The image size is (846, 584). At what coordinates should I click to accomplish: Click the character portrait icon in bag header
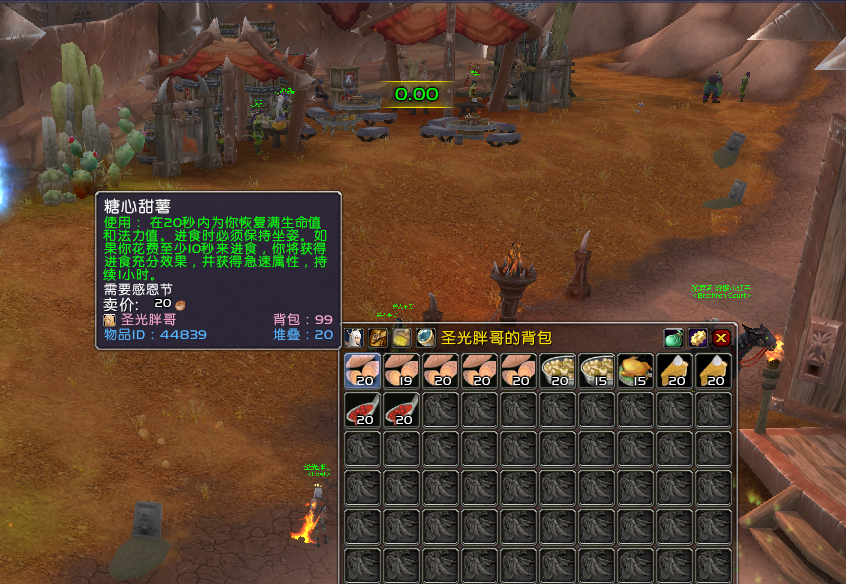pyautogui.click(x=354, y=338)
